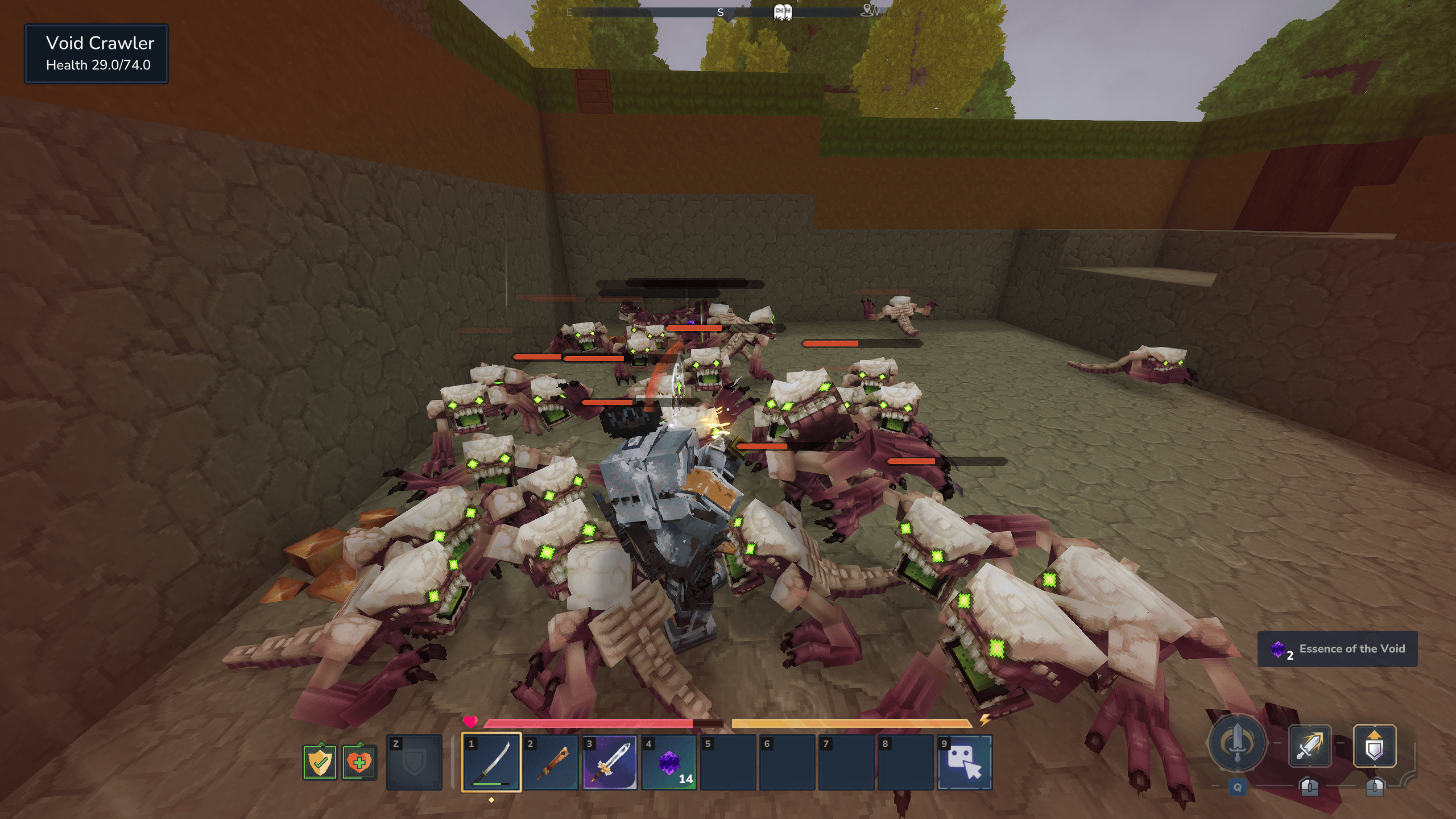Choose the wooden club in slot 2
The width and height of the screenshot is (1456, 819).
[x=550, y=762]
